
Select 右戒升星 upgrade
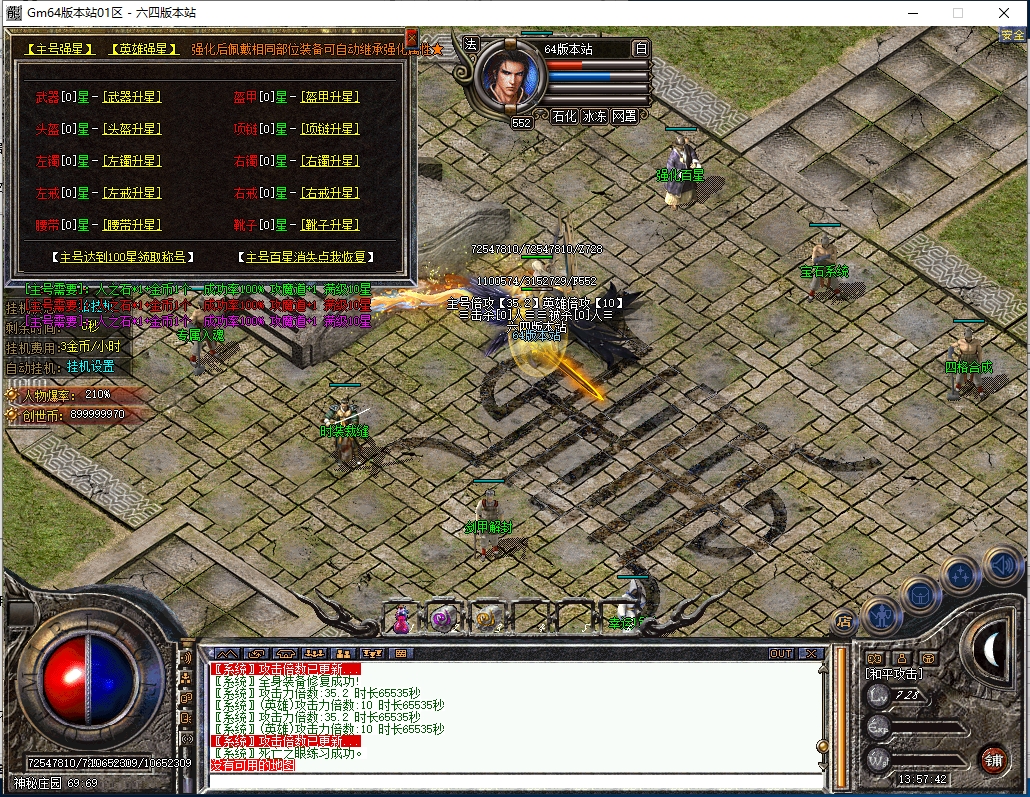pos(329,193)
